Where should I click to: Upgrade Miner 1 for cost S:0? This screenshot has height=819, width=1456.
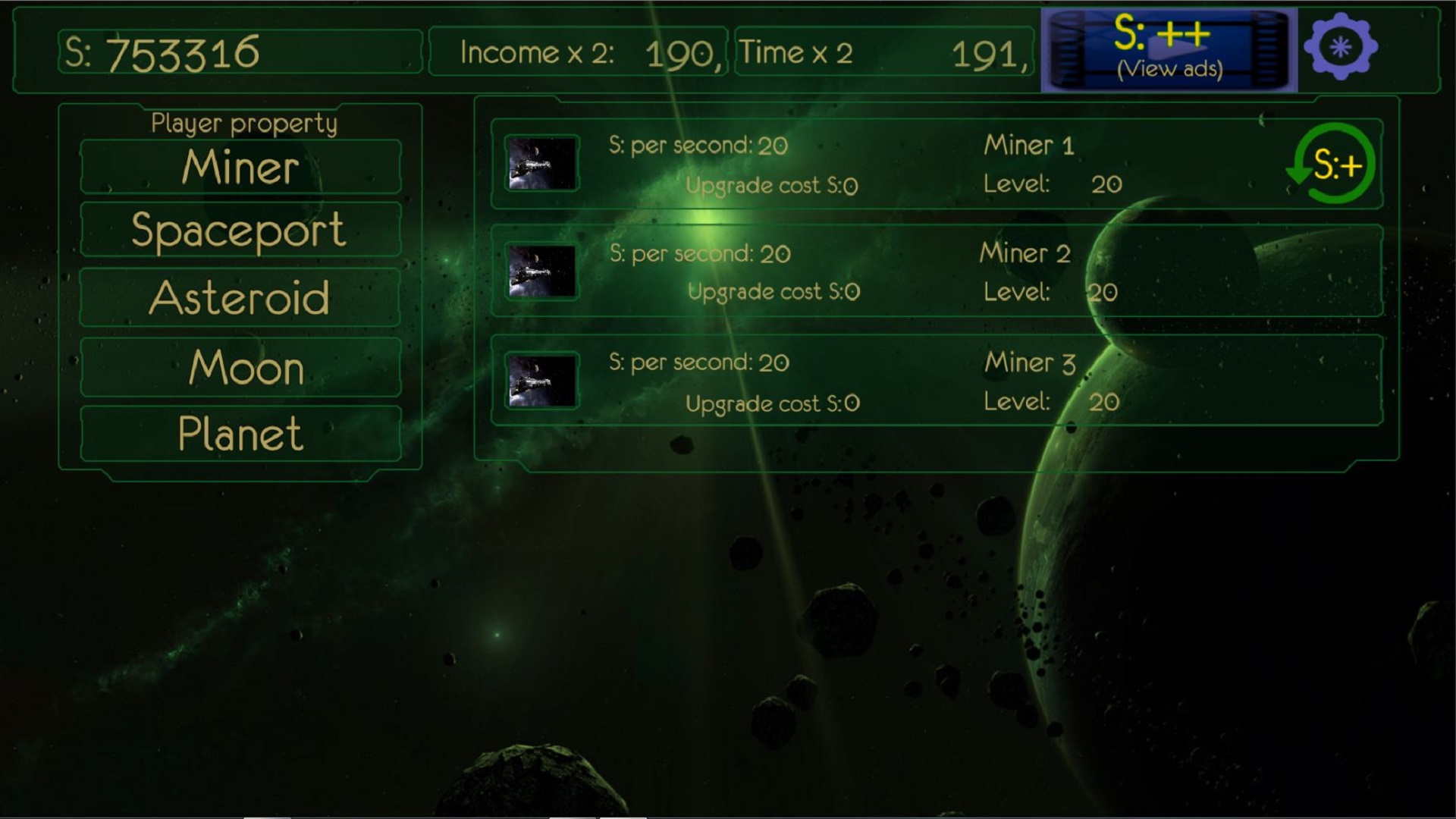pyautogui.click(x=771, y=184)
